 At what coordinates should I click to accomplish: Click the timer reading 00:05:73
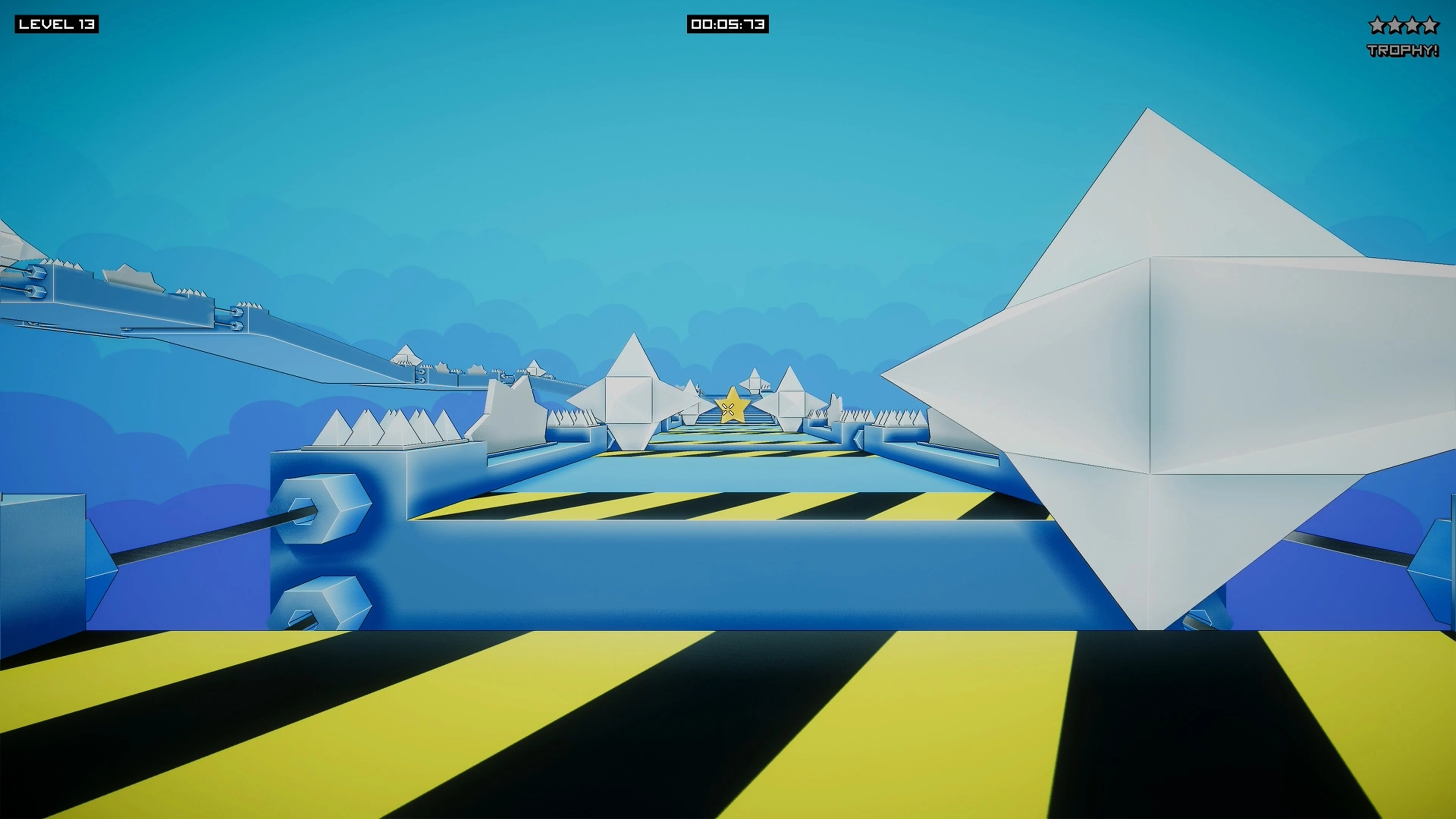pyautogui.click(x=728, y=24)
